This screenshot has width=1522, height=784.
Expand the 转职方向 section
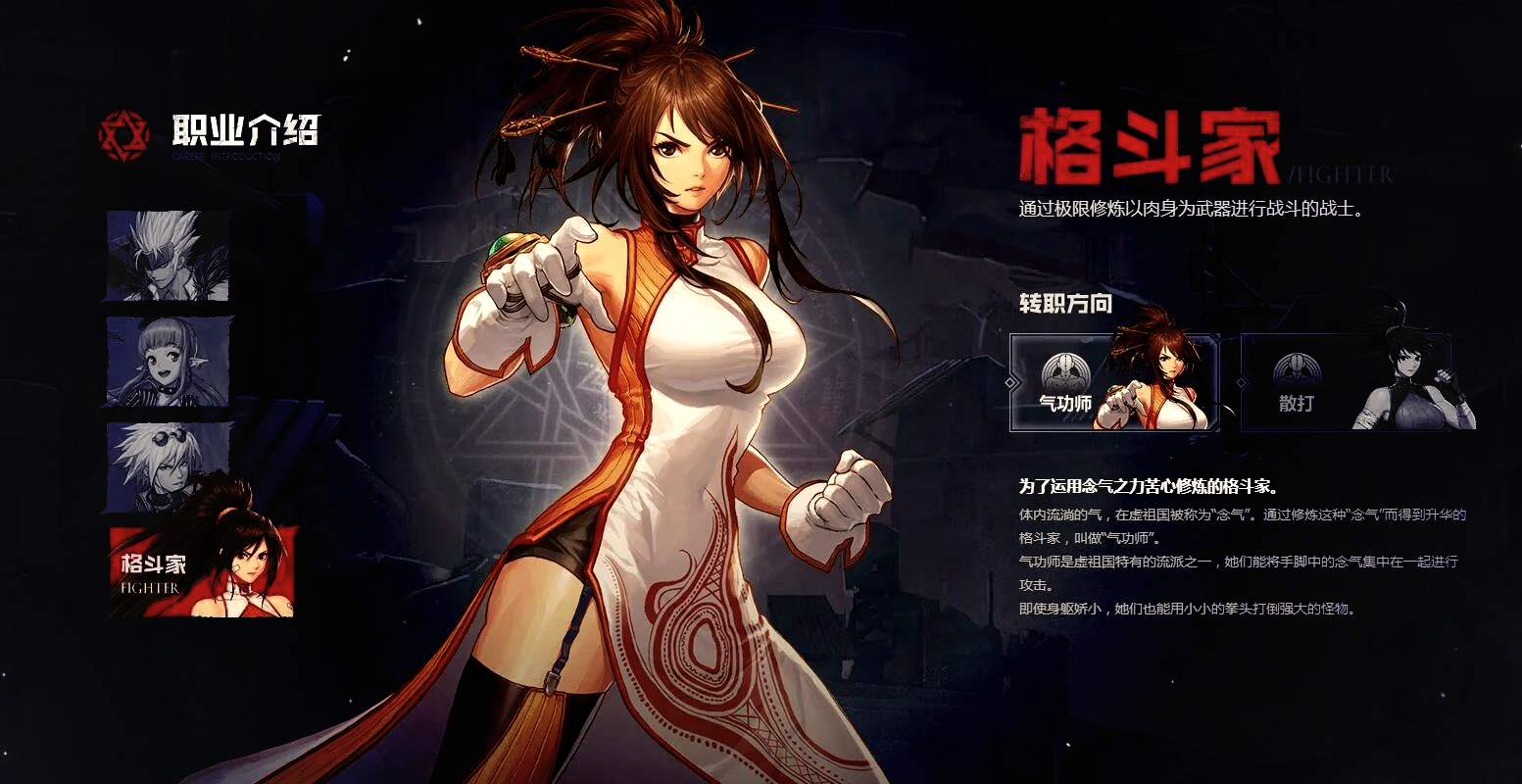coord(1064,304)
